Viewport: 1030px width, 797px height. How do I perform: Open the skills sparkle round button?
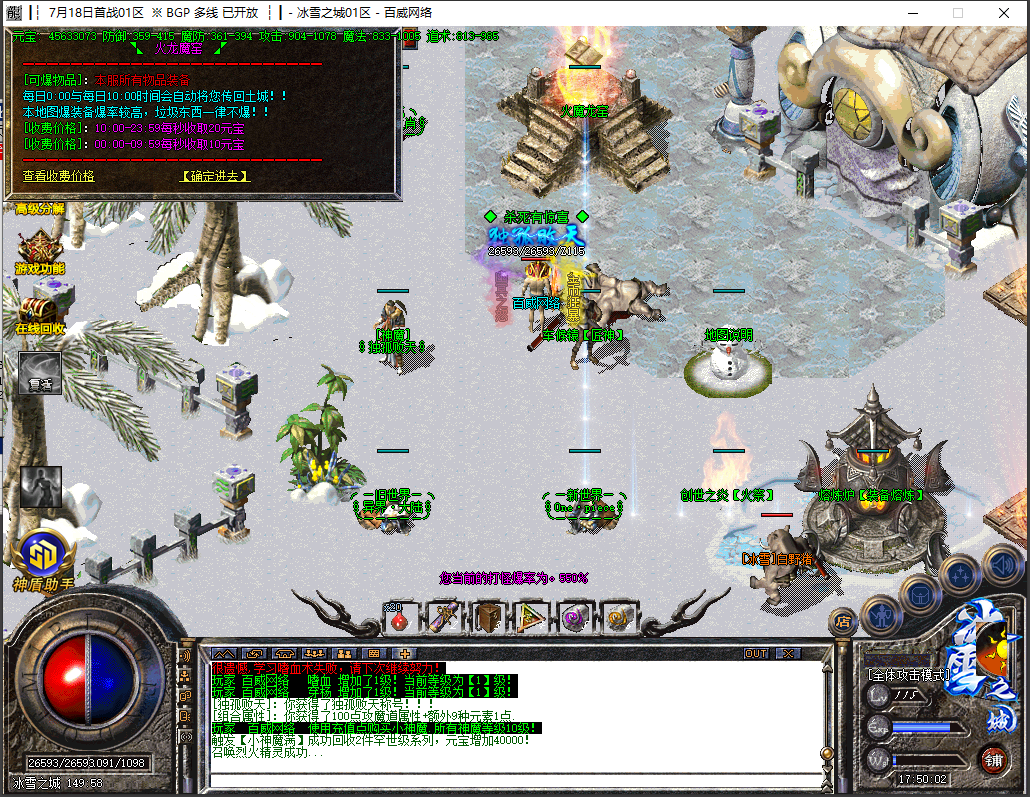(959, 574)
